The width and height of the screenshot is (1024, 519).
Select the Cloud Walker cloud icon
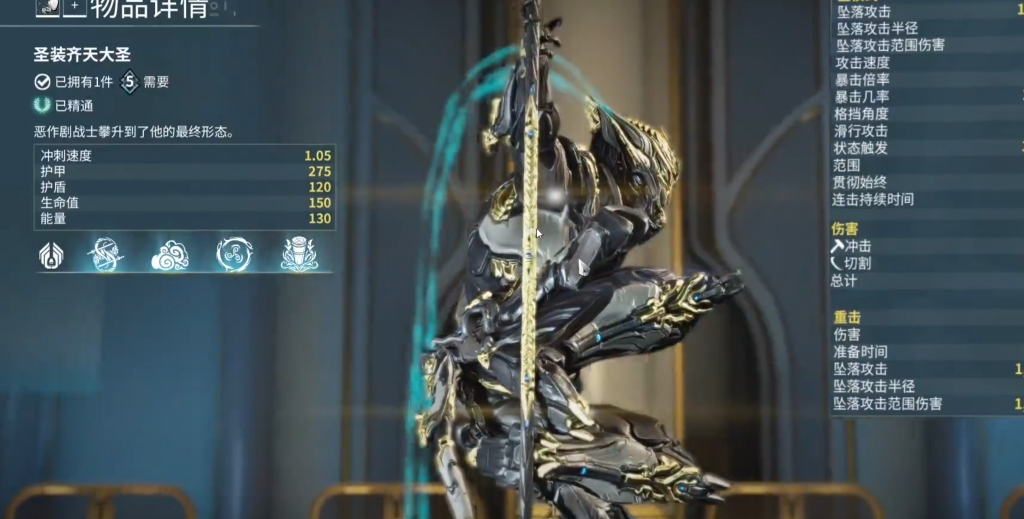(169, 255)
